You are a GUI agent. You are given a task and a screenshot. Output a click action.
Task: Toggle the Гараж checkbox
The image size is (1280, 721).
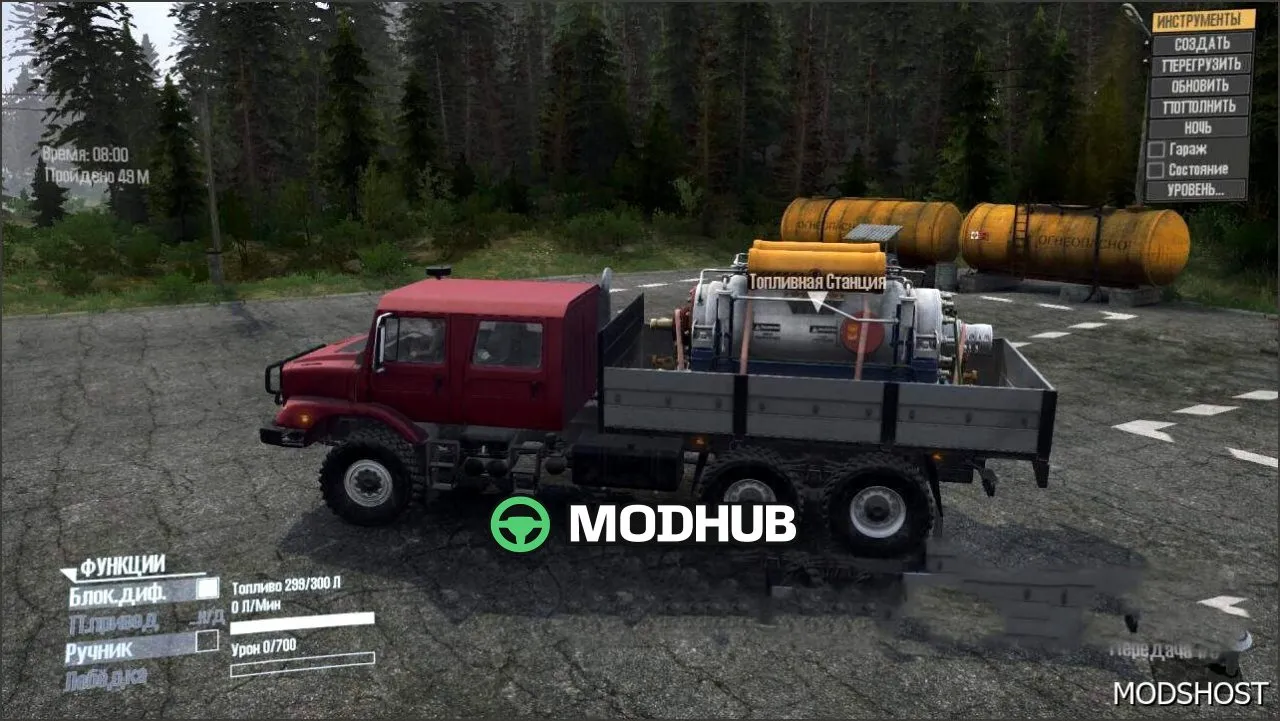1156,149
